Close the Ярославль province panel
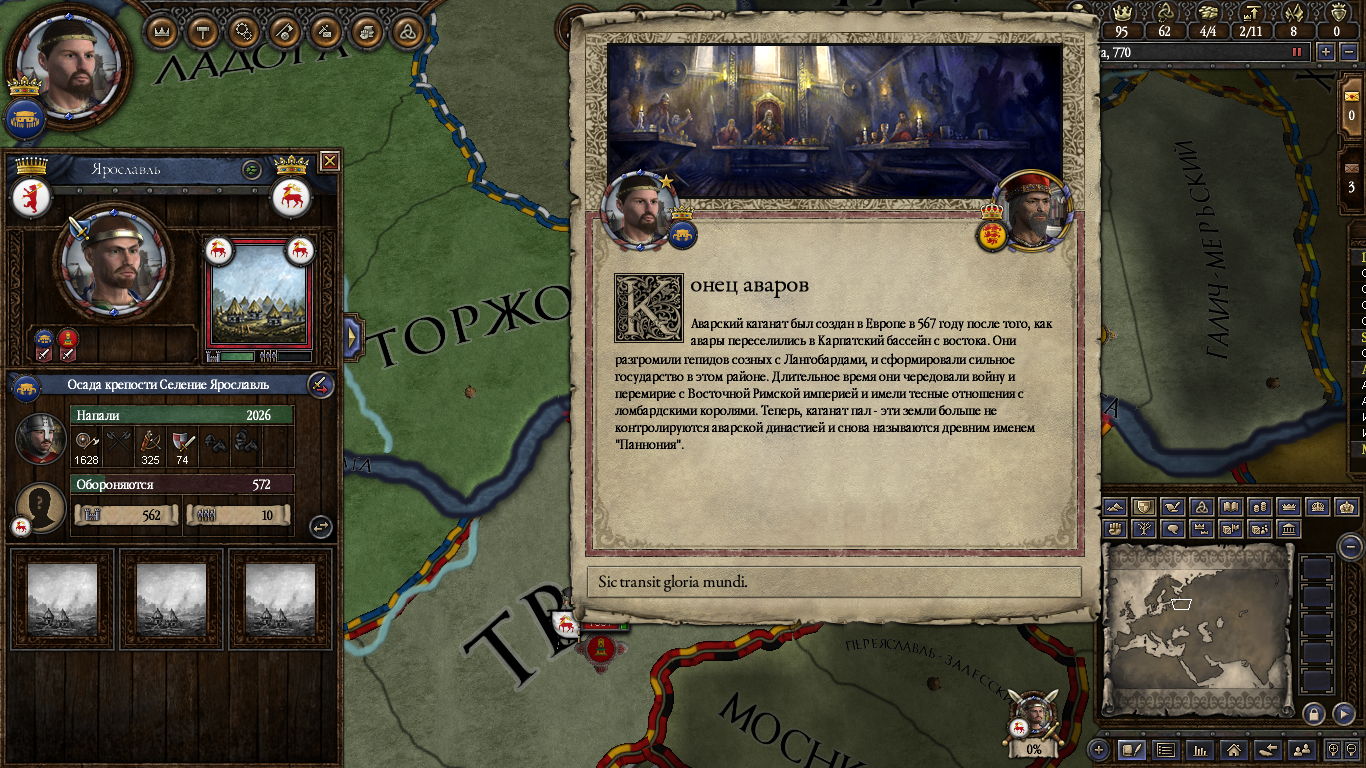 [329, 161]
